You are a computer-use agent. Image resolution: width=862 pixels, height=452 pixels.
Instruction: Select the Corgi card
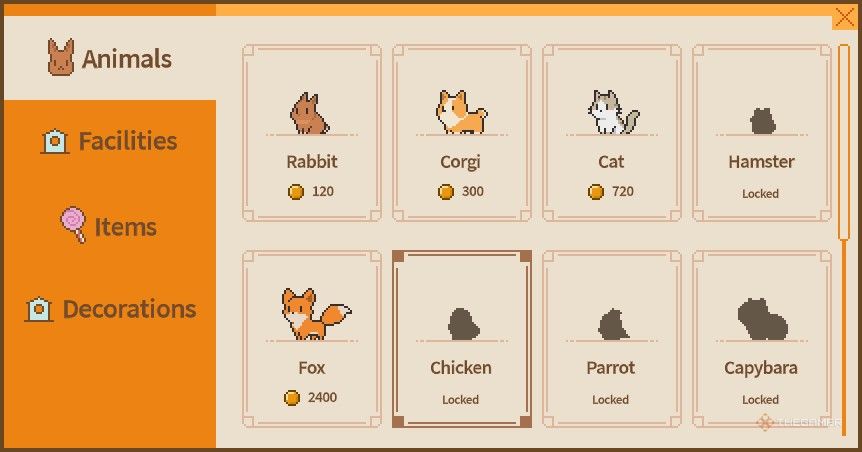(461, 132)
